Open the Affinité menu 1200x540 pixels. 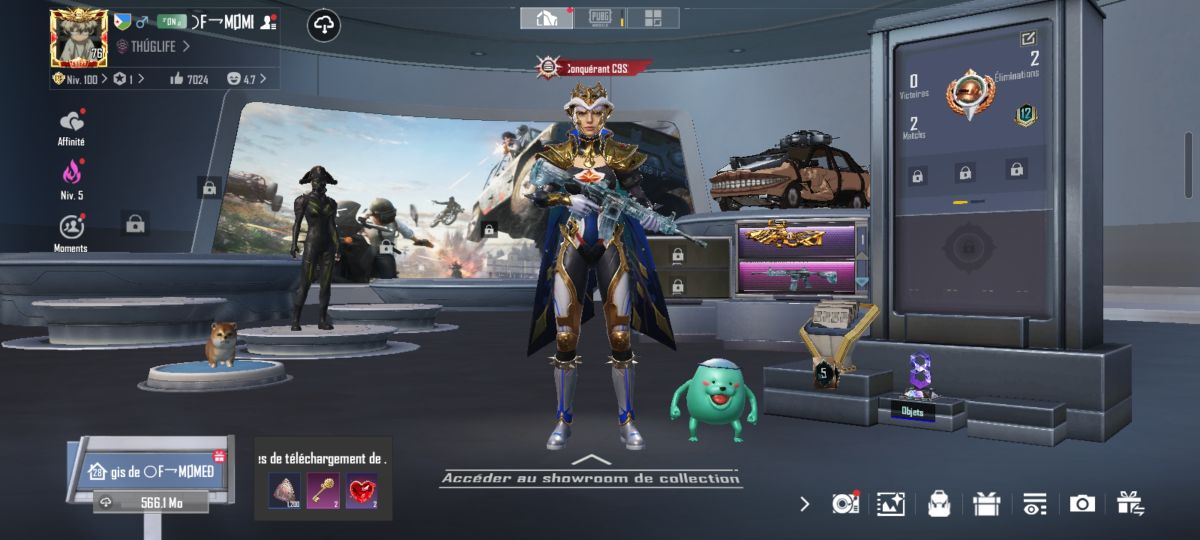(x=71, y=122)
